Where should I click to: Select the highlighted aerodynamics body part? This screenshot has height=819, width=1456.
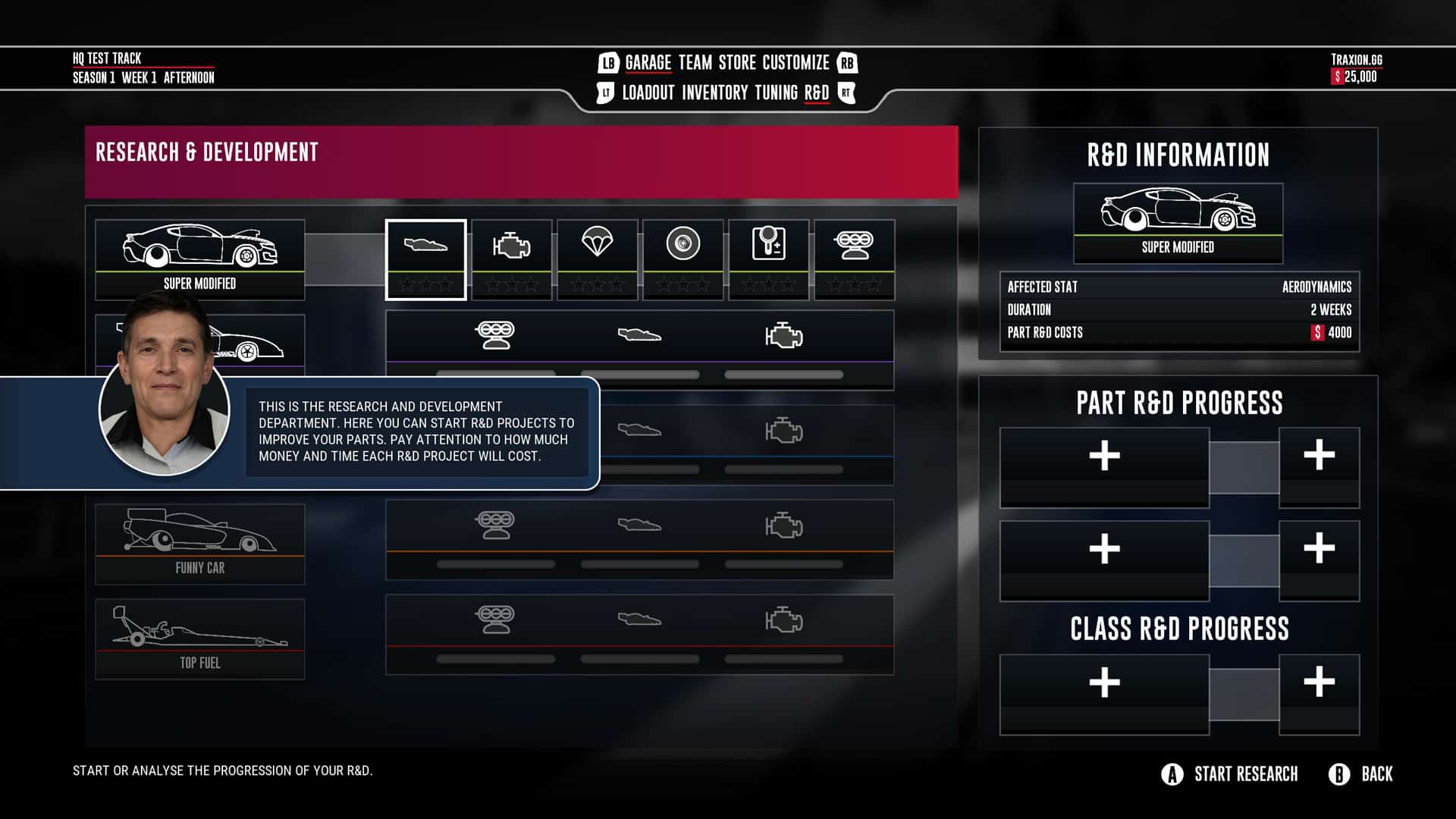tap(425, 259)
